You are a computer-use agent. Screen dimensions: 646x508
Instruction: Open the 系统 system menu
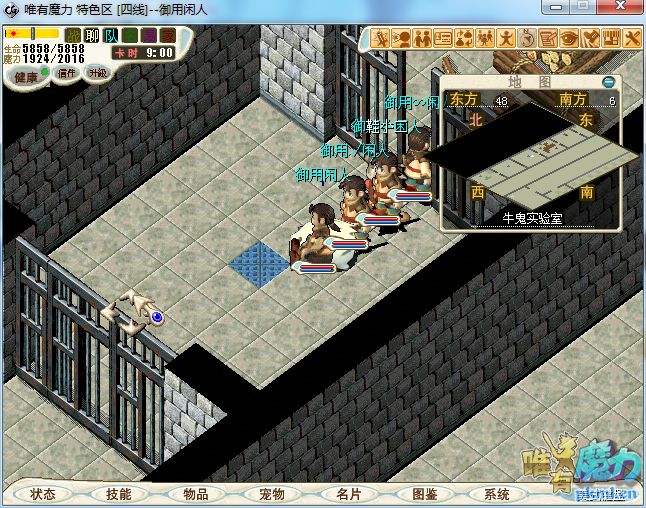[x=497, y=494]
